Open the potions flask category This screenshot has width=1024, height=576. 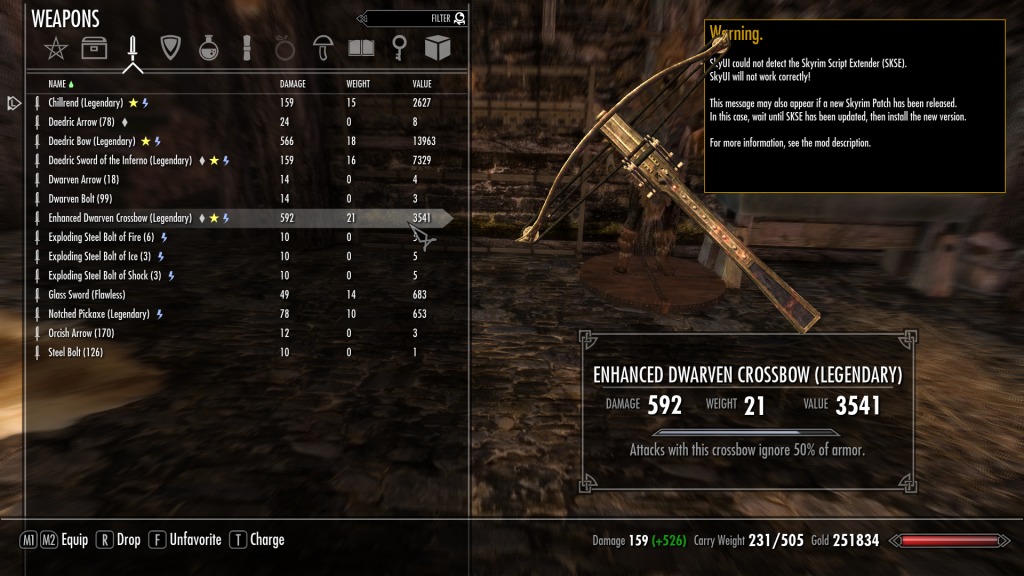(x=209, y=48)
